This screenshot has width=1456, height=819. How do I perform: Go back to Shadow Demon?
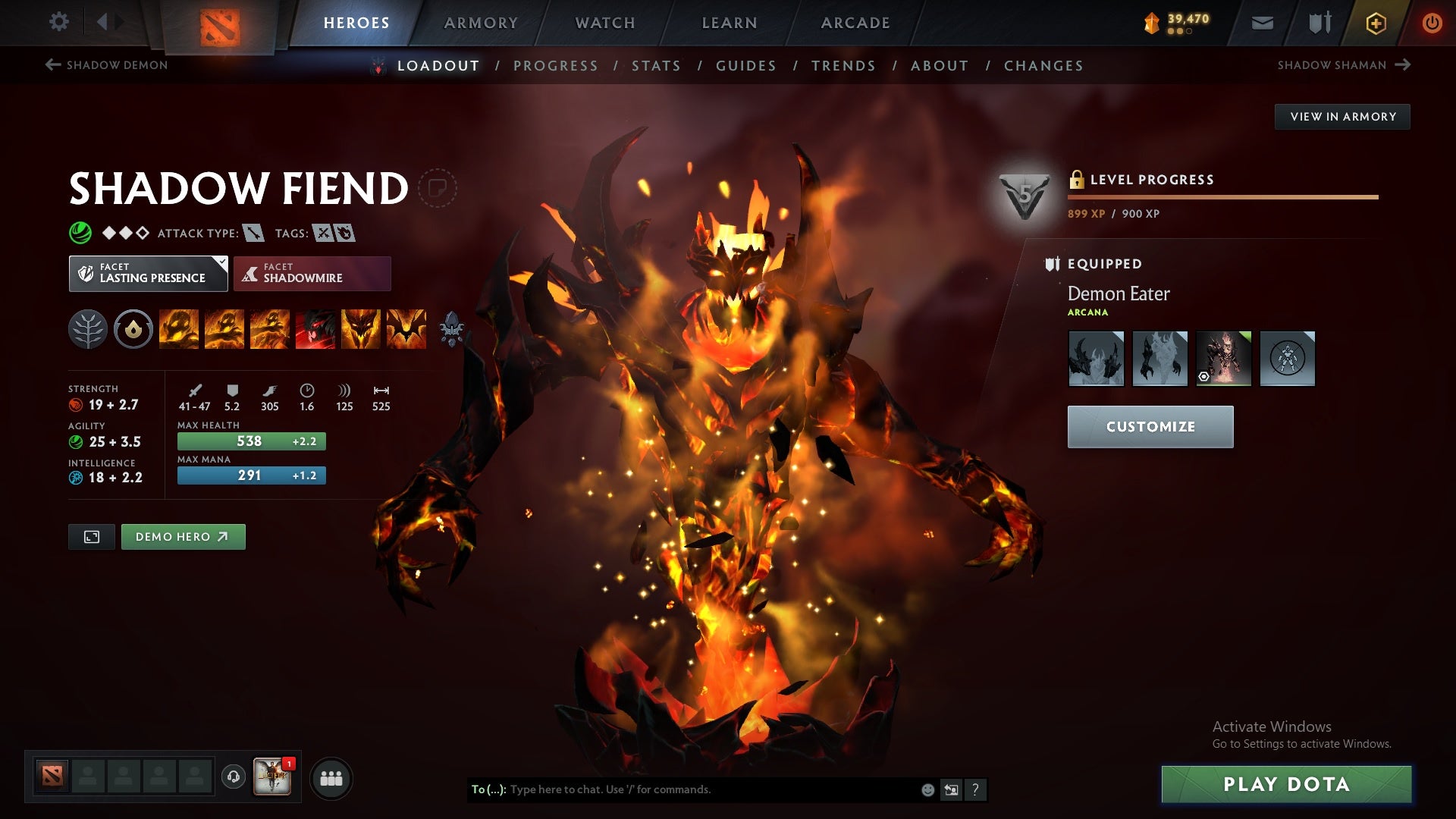click(106, 65)
